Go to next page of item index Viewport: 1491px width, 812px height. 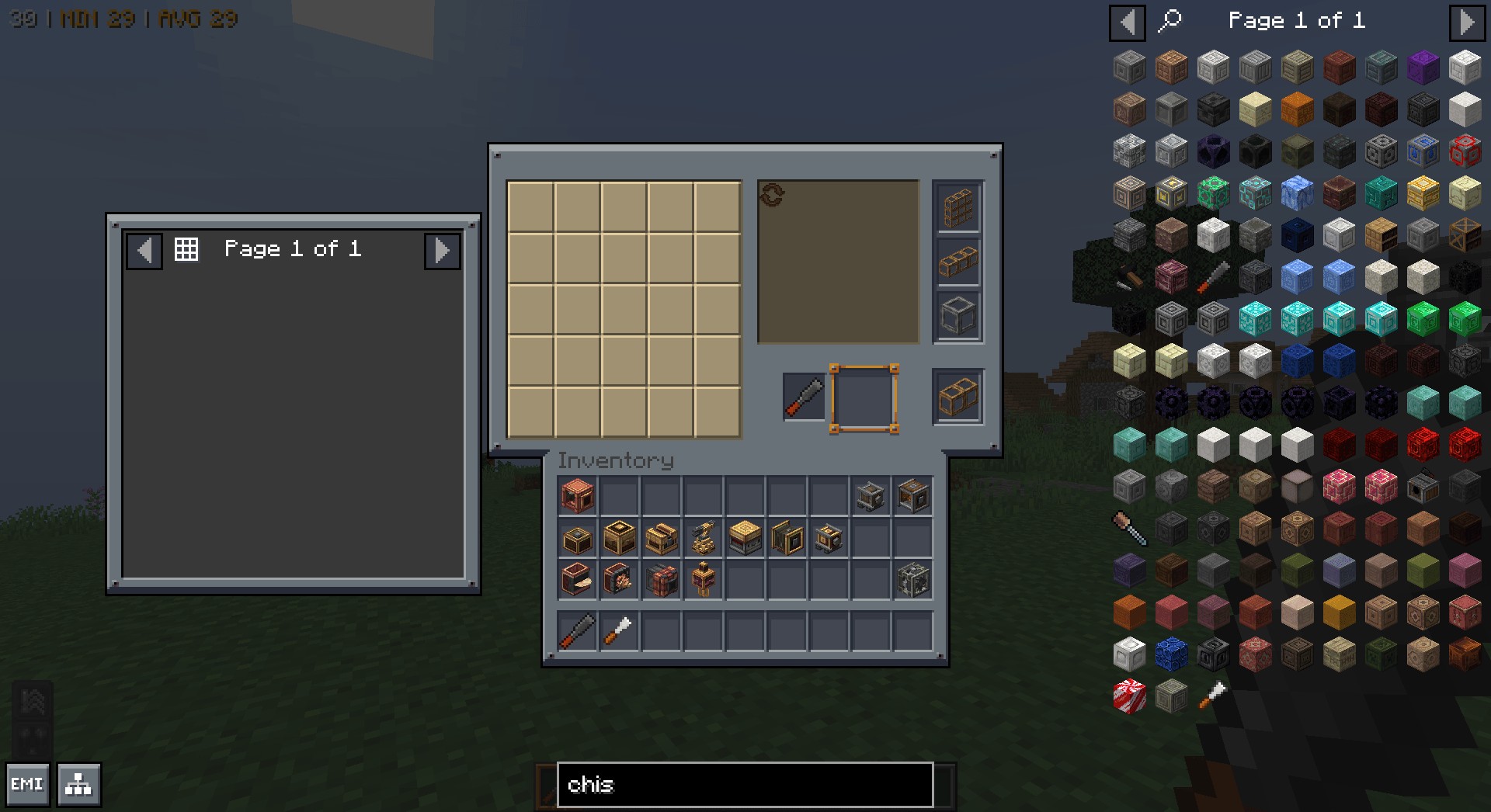coord(1466,22)
